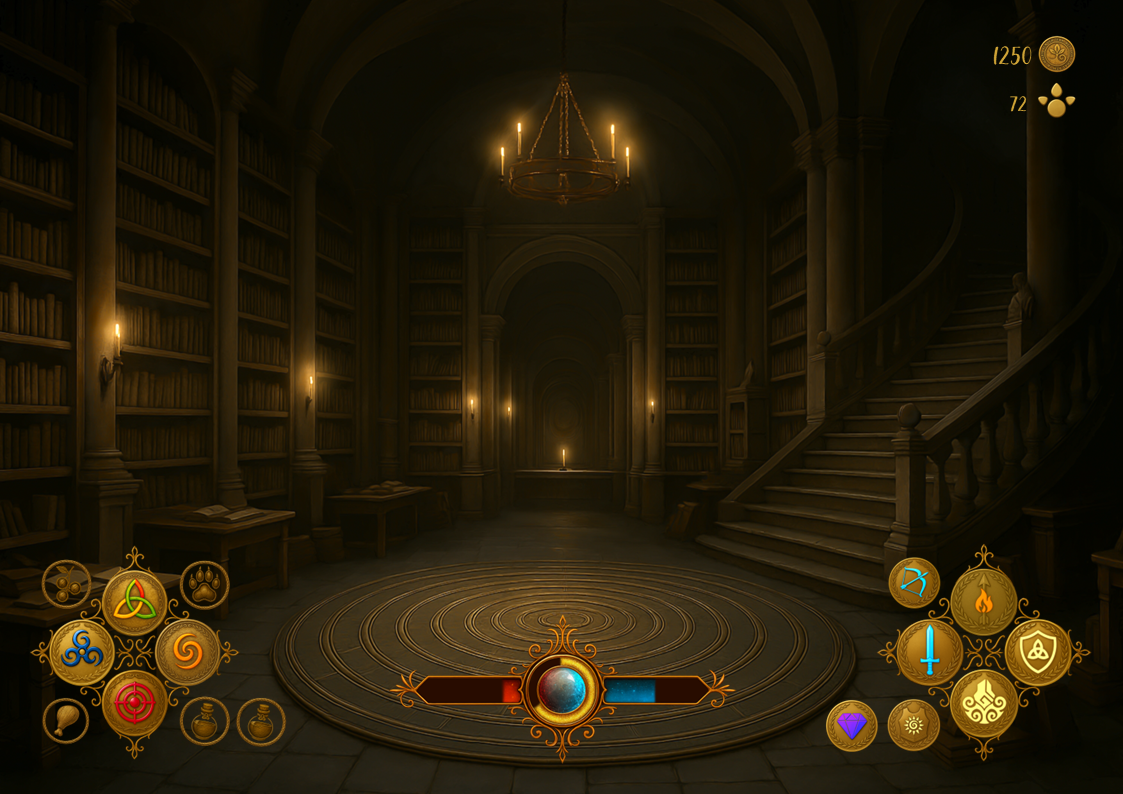The width and height of the screenshot is (1123, 794).
Task: Use the orange spiral ability
Action: [x=187, y=652]
